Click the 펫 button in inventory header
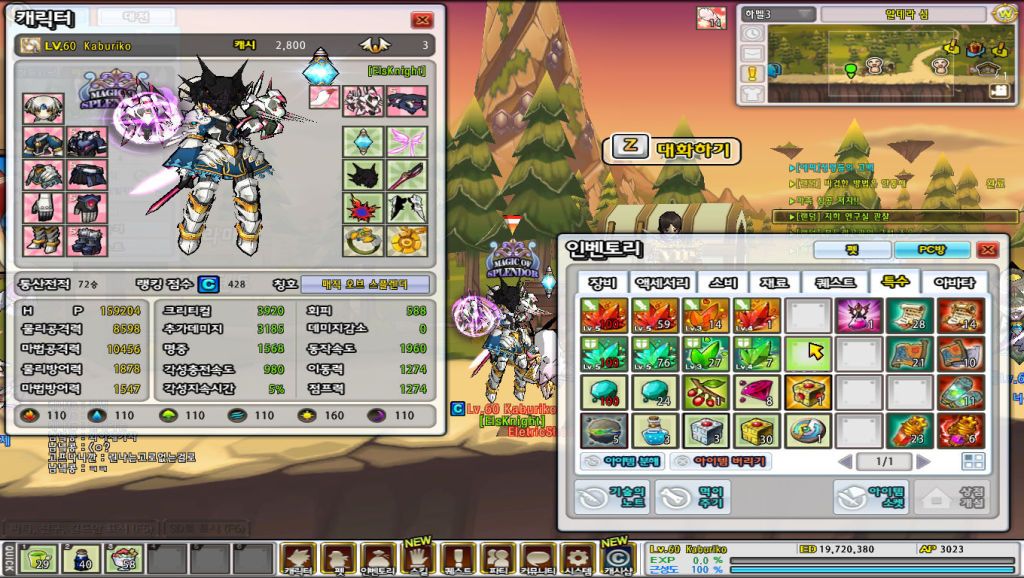Image resolution: width=1024 pixels, height=578 pixels. point(850,250)
